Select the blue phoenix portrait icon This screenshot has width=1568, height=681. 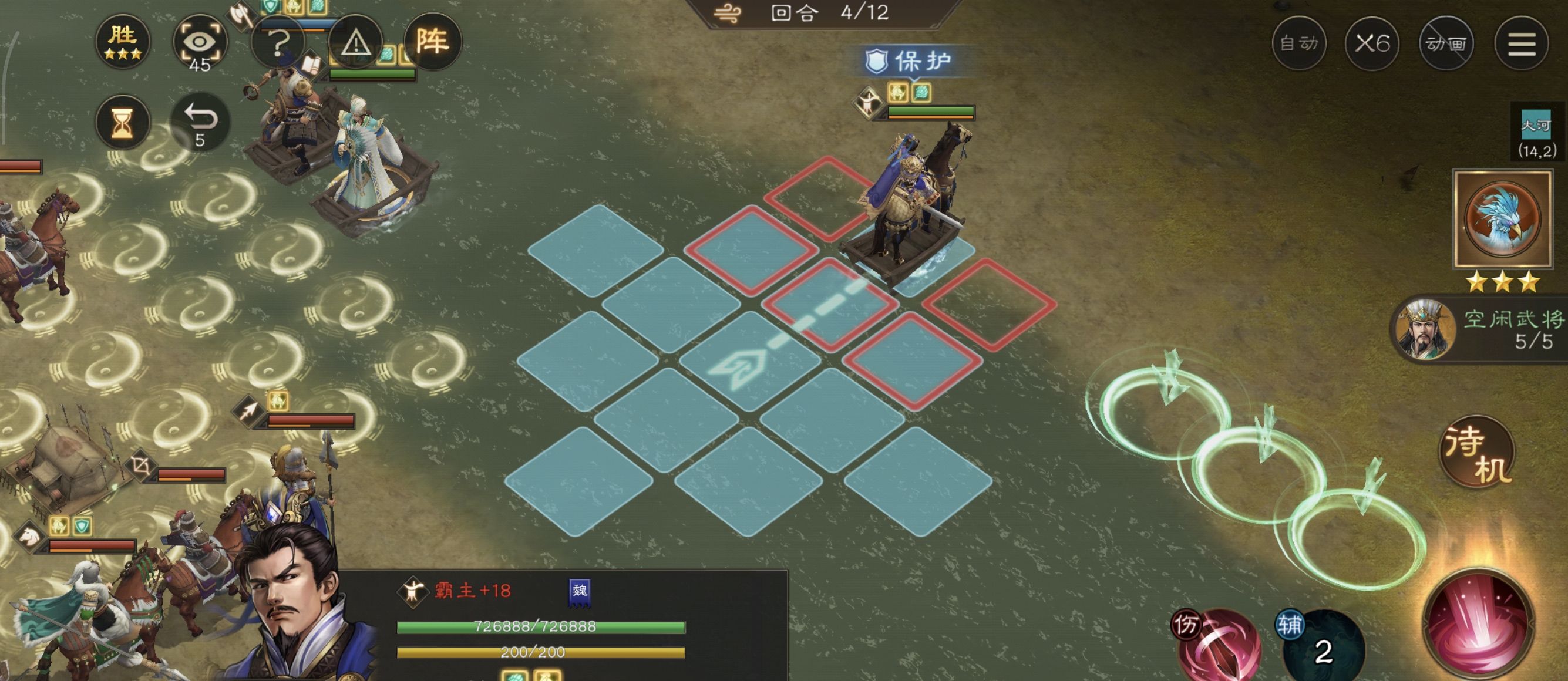pos(1502,218)
